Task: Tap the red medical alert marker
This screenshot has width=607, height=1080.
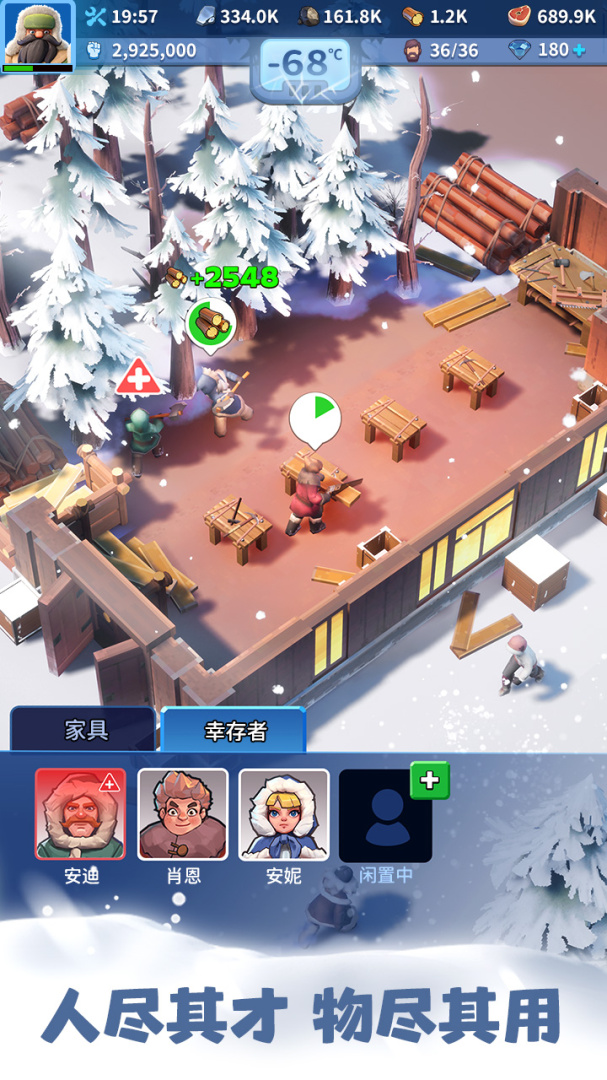Action: pos(138,379)
